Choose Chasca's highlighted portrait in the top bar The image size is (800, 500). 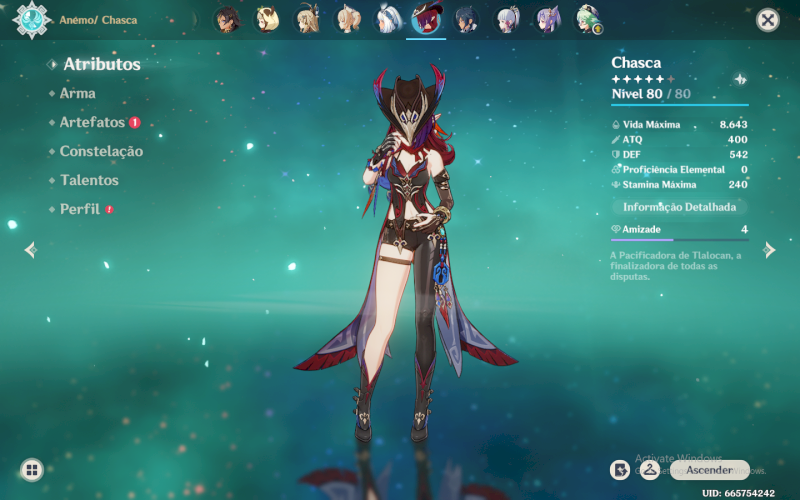pyautogui.click(x=426, y=19)
